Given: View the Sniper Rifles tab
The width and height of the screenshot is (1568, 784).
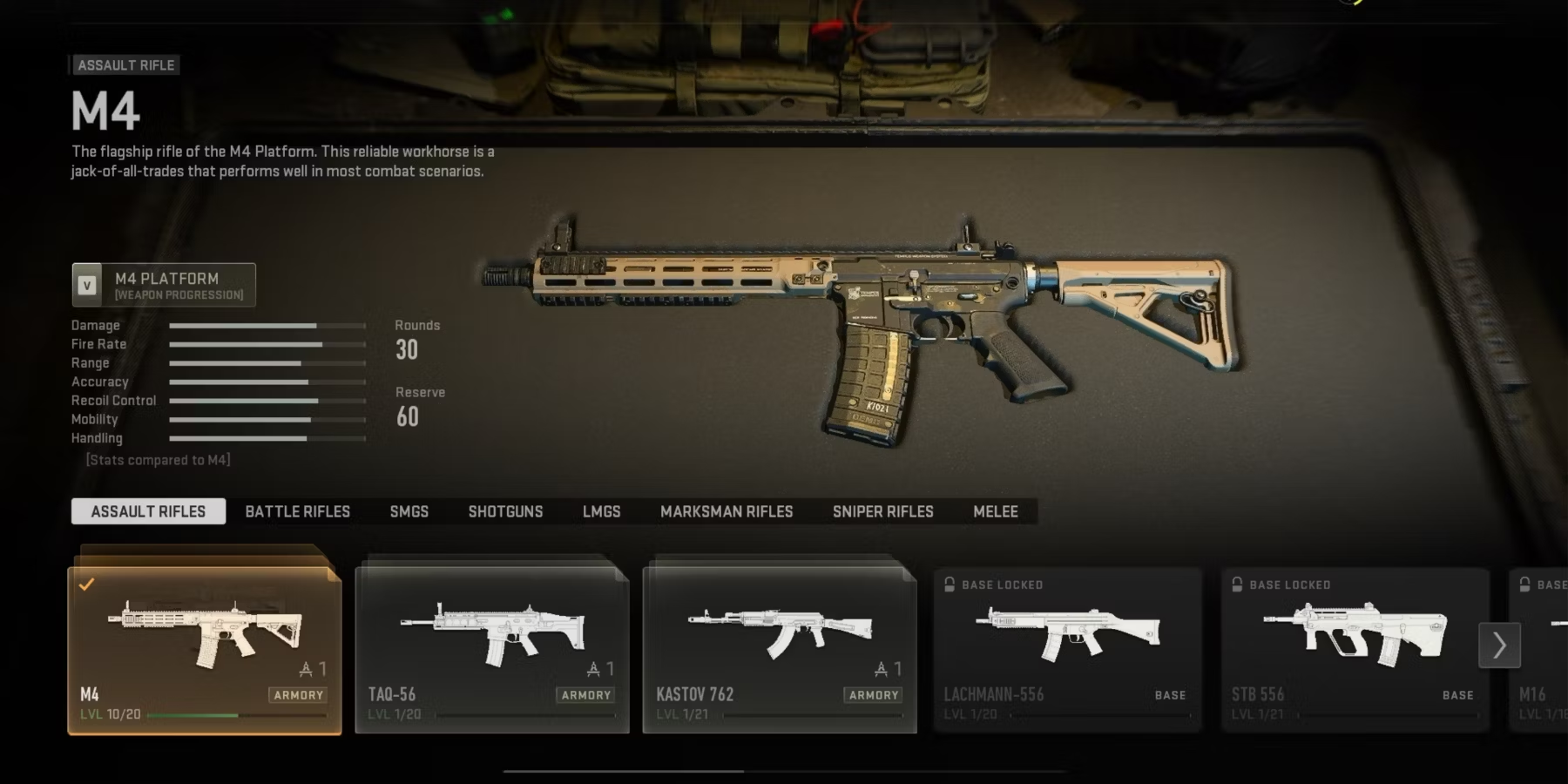Looking at the screenshot, I should tap(882, 511).
